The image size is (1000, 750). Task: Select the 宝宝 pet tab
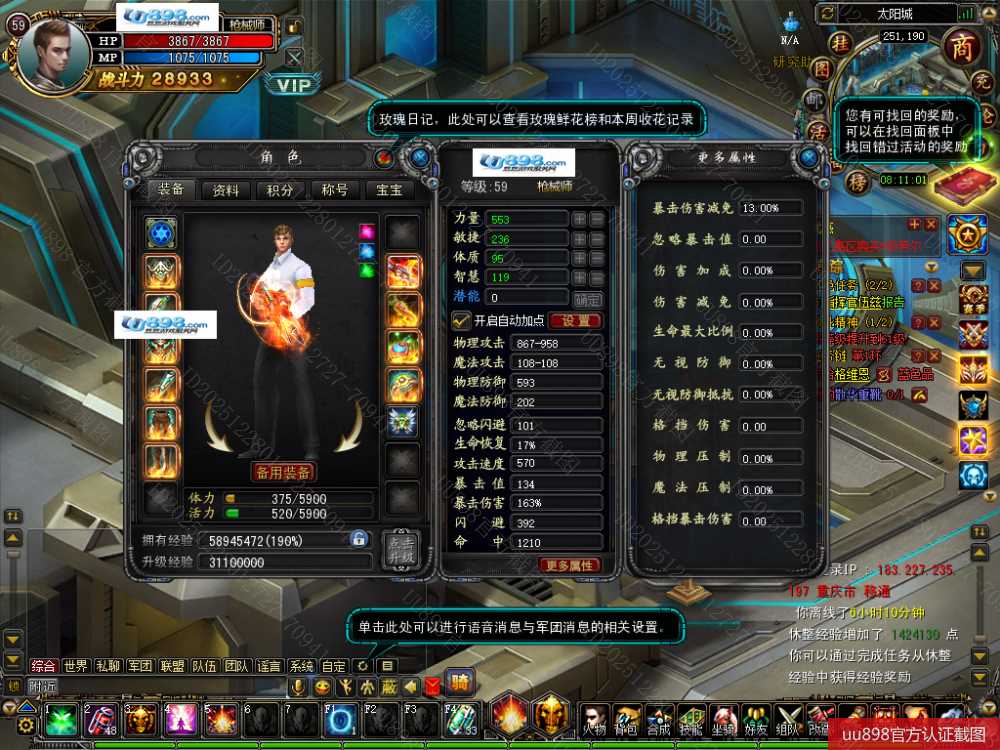389,190
